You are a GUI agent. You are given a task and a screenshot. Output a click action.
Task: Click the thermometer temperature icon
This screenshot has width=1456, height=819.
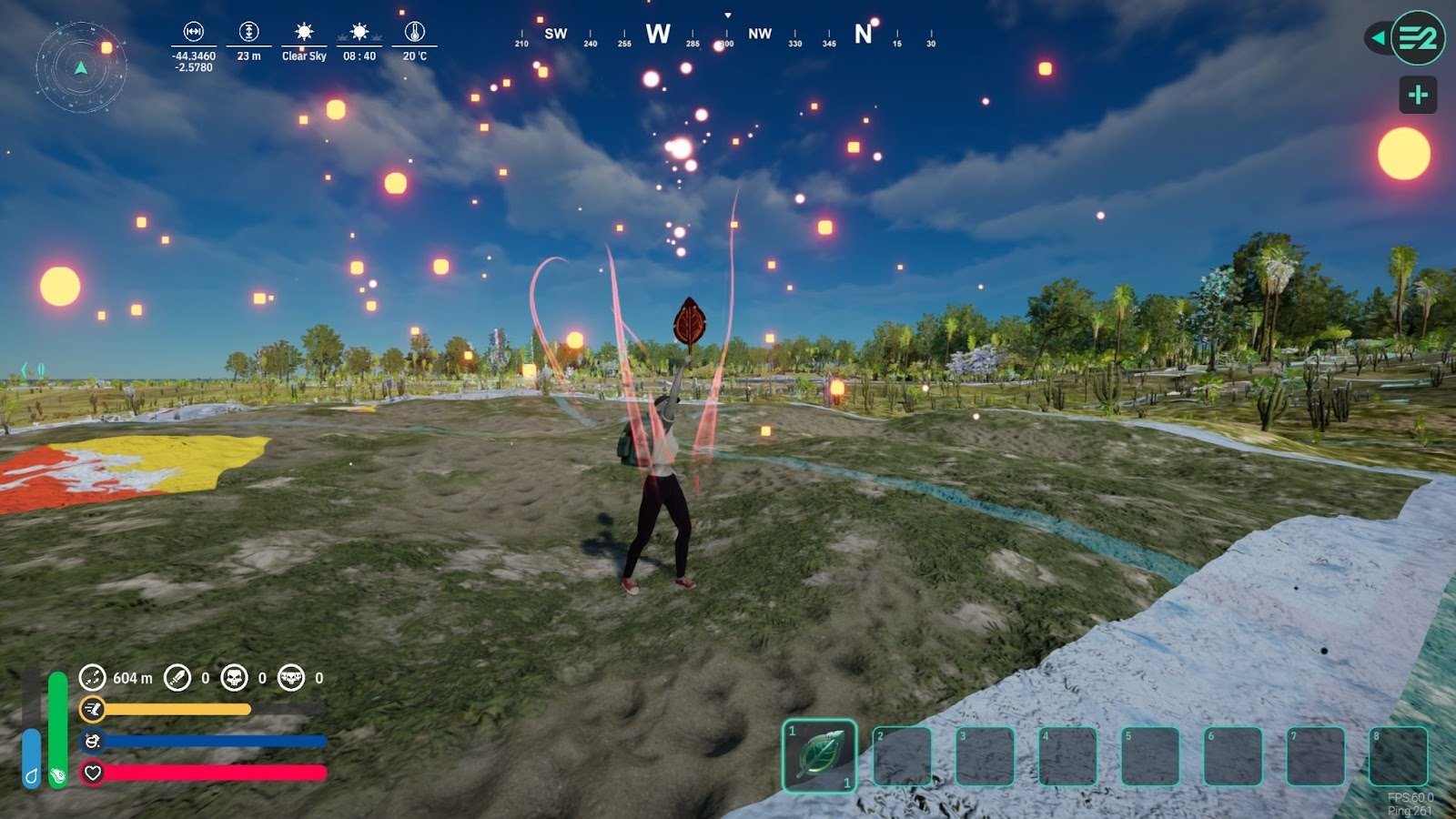coord(414,33)
